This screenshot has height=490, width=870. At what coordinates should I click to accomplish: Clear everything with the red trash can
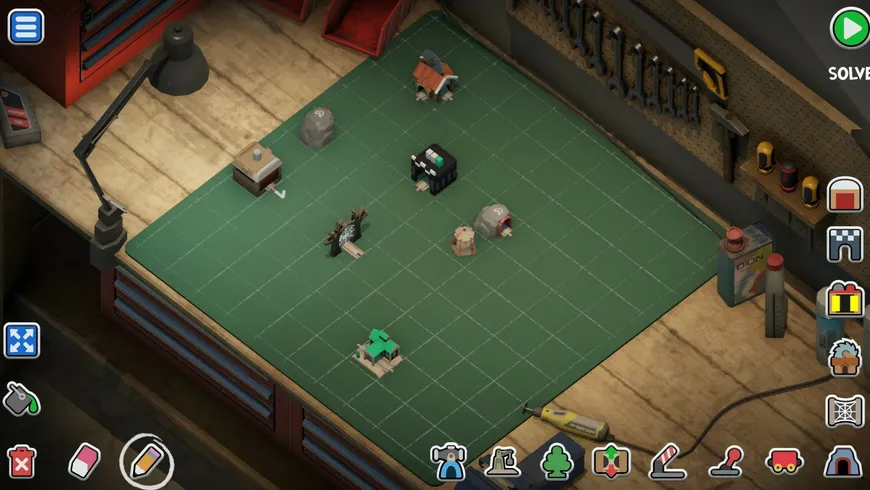pos(21,461)
